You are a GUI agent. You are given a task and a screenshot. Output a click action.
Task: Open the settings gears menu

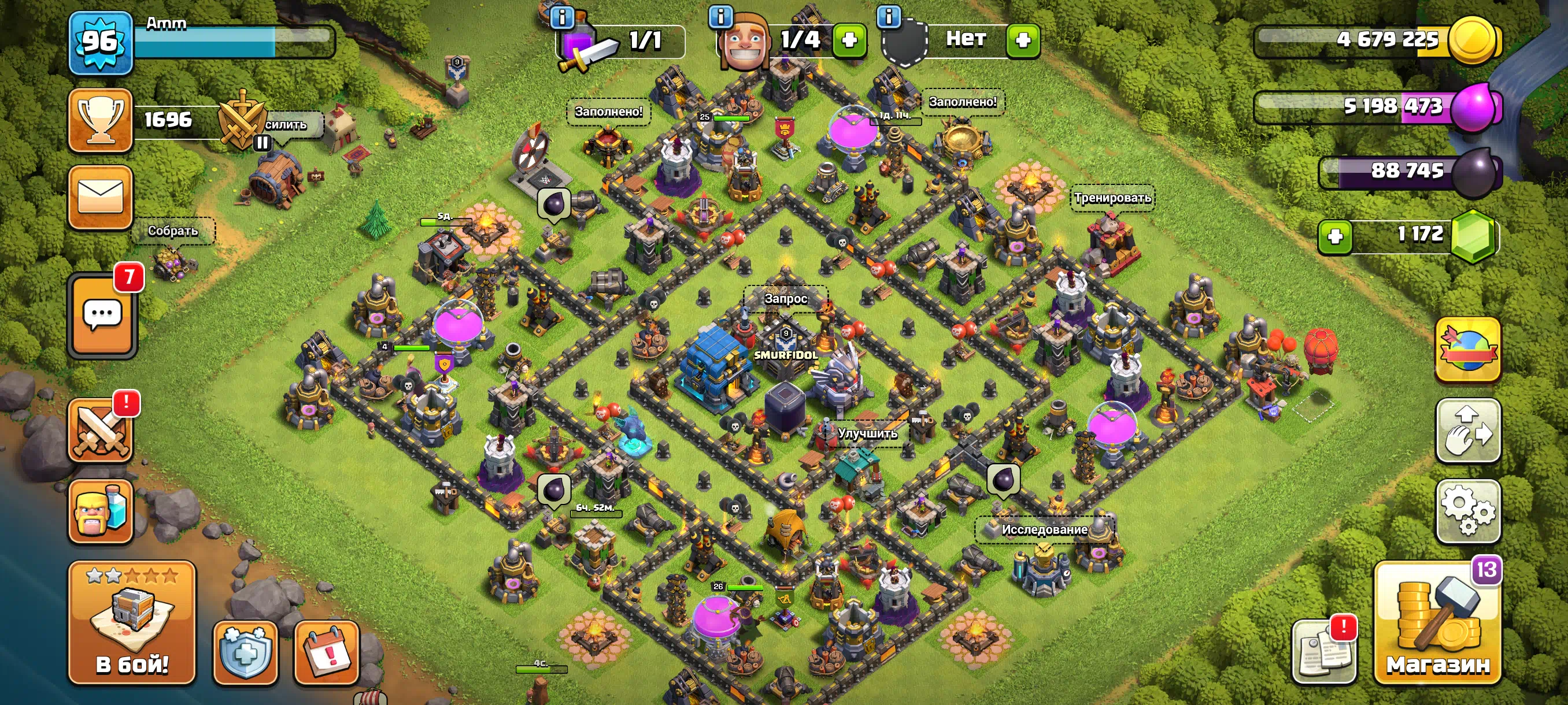pyautogui.click(x=1467, y=511)
